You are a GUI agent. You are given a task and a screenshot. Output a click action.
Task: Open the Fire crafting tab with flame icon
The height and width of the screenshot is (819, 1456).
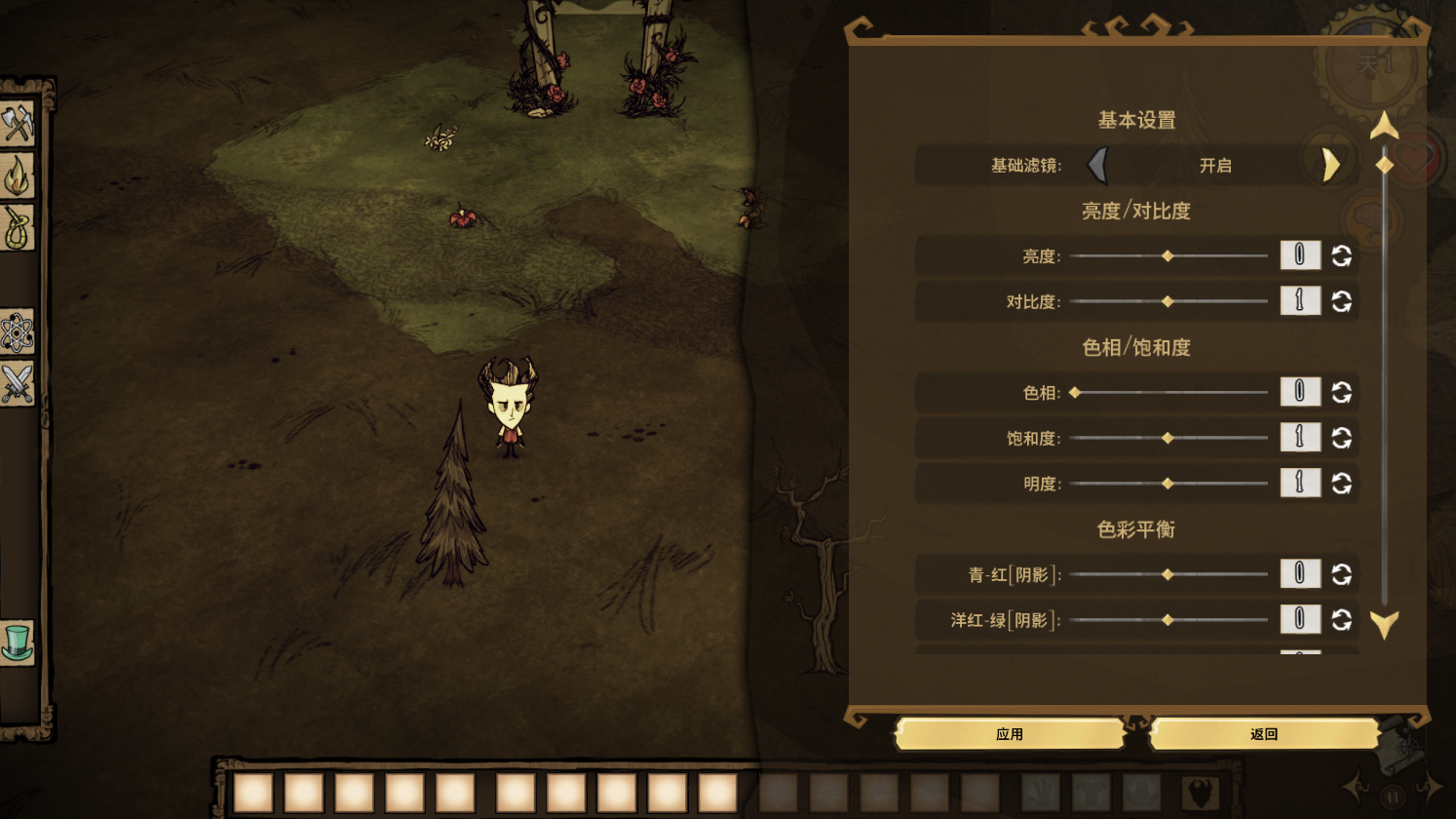(x=18, y=176)
